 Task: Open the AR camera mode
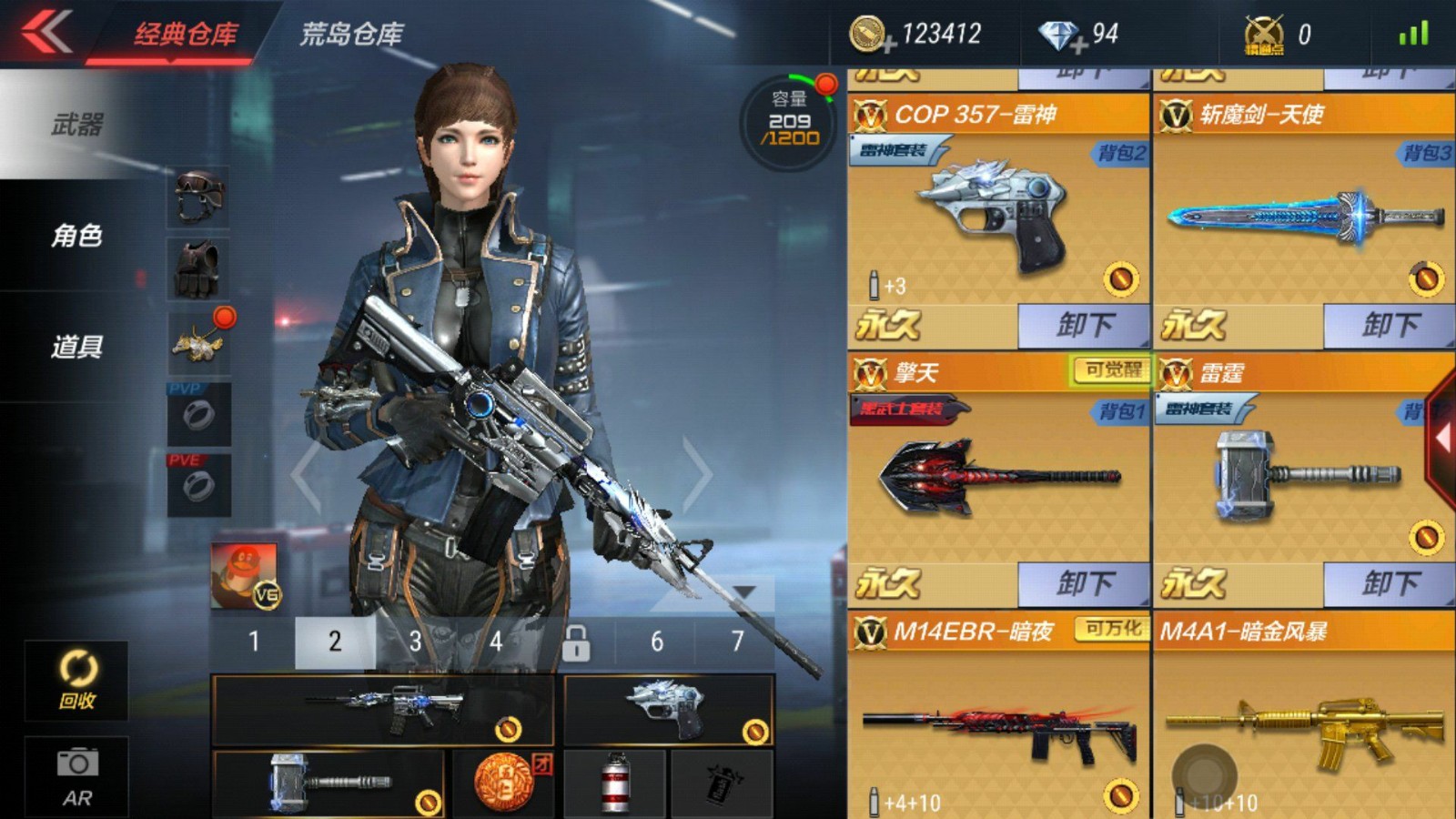[x=77, y=776]
